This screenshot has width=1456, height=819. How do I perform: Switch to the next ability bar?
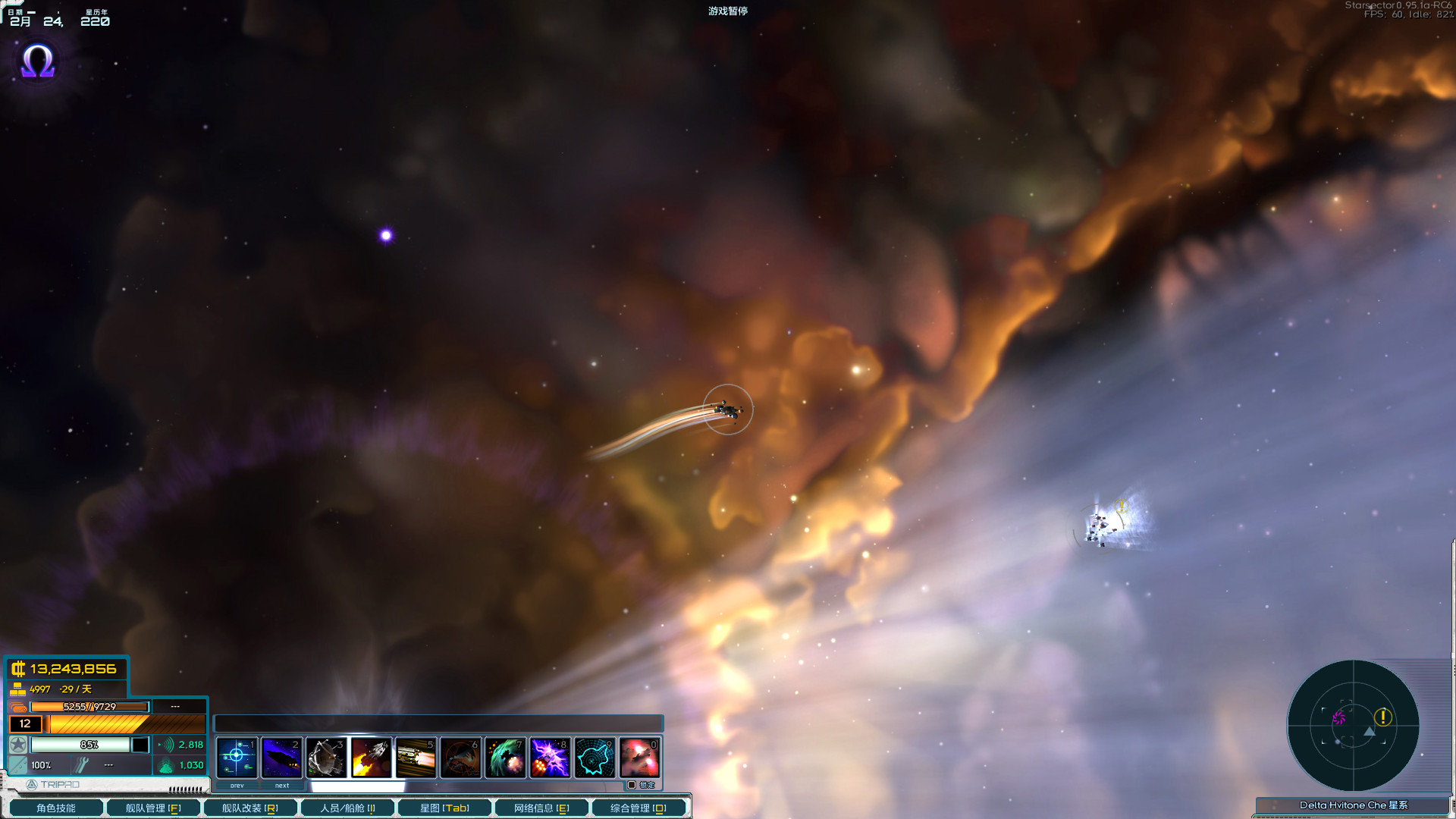point(282,786)
